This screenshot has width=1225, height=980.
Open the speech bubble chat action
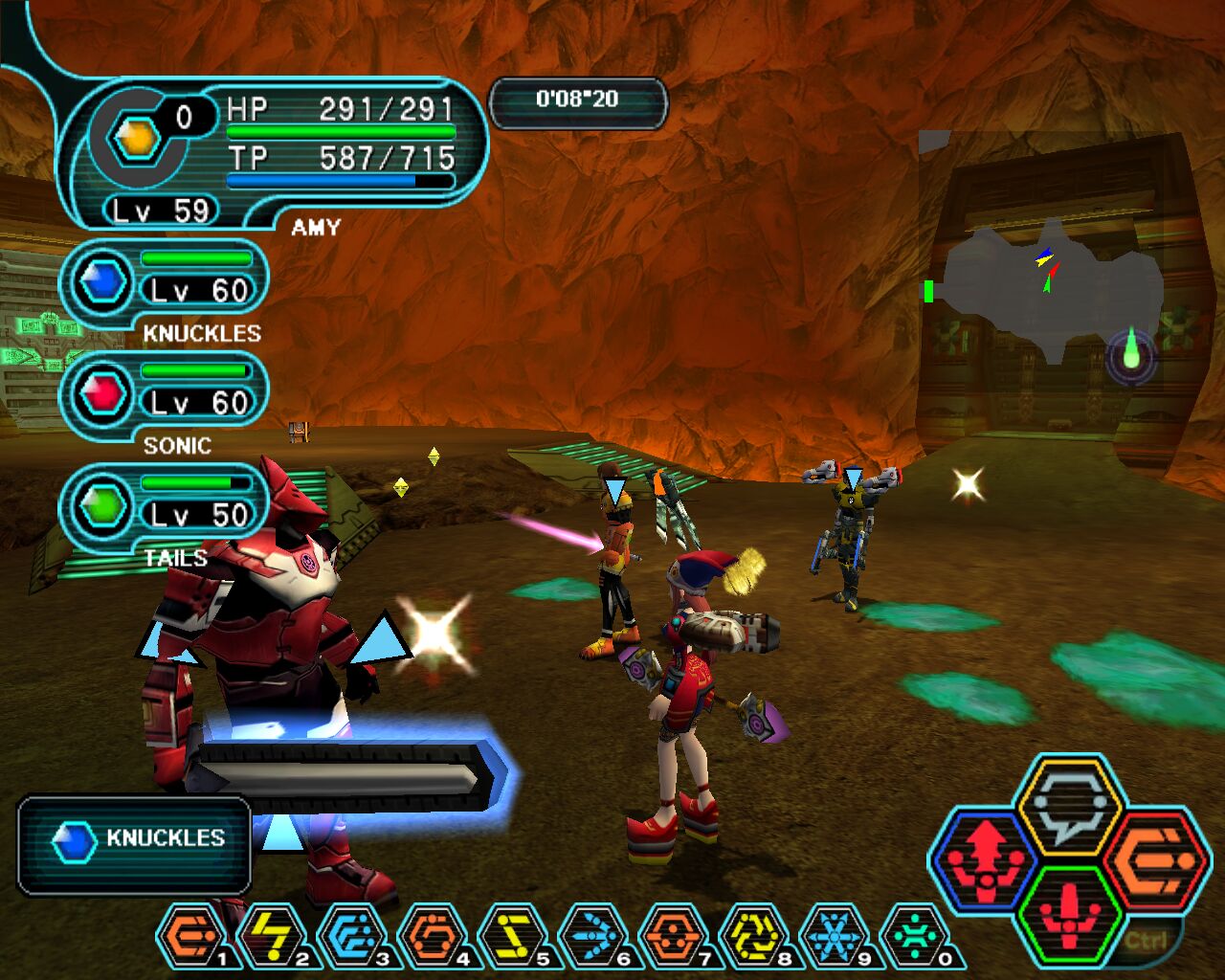point(1068,806)
